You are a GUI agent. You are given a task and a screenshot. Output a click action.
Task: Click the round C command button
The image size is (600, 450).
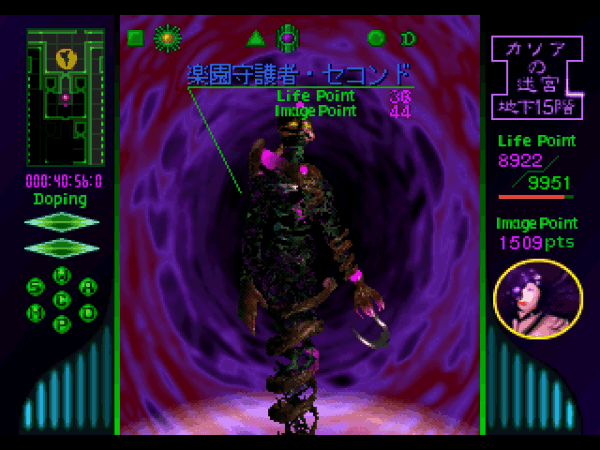tap(62, 299)
